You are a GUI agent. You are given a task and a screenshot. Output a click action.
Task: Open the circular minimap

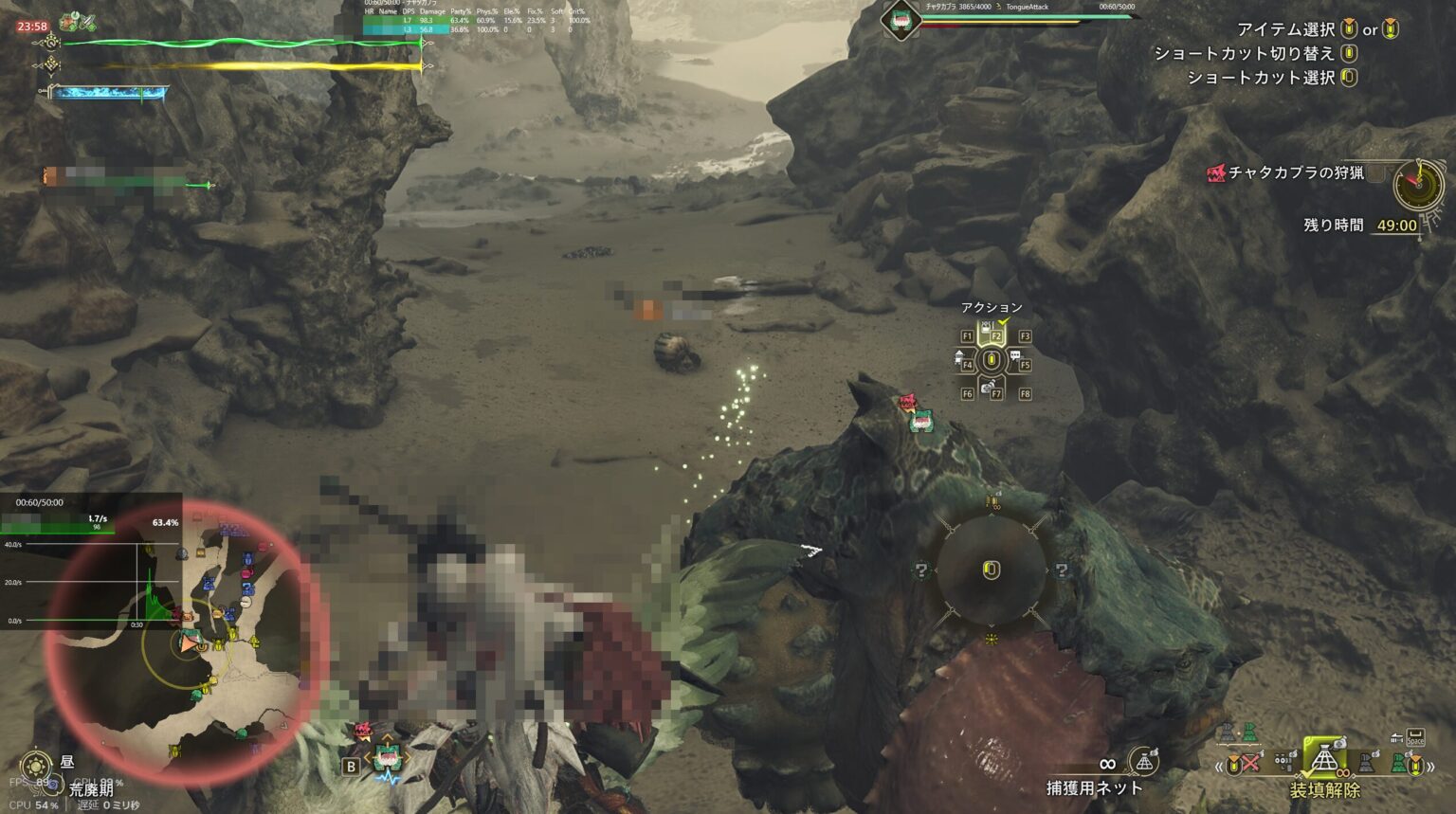[185, 643]
